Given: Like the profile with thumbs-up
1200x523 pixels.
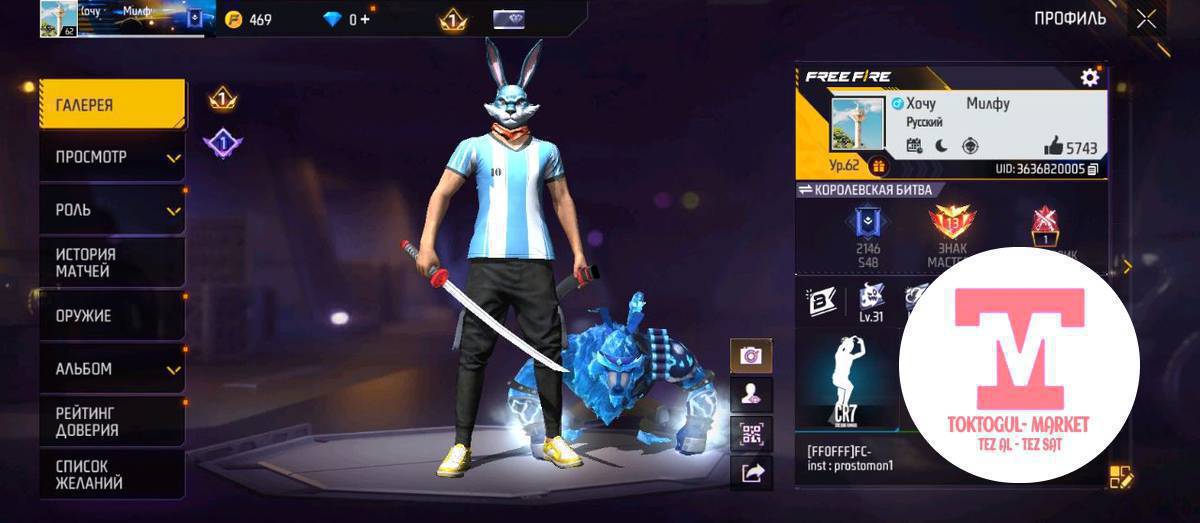Looking at the screenshot, I should (1052, 147).
